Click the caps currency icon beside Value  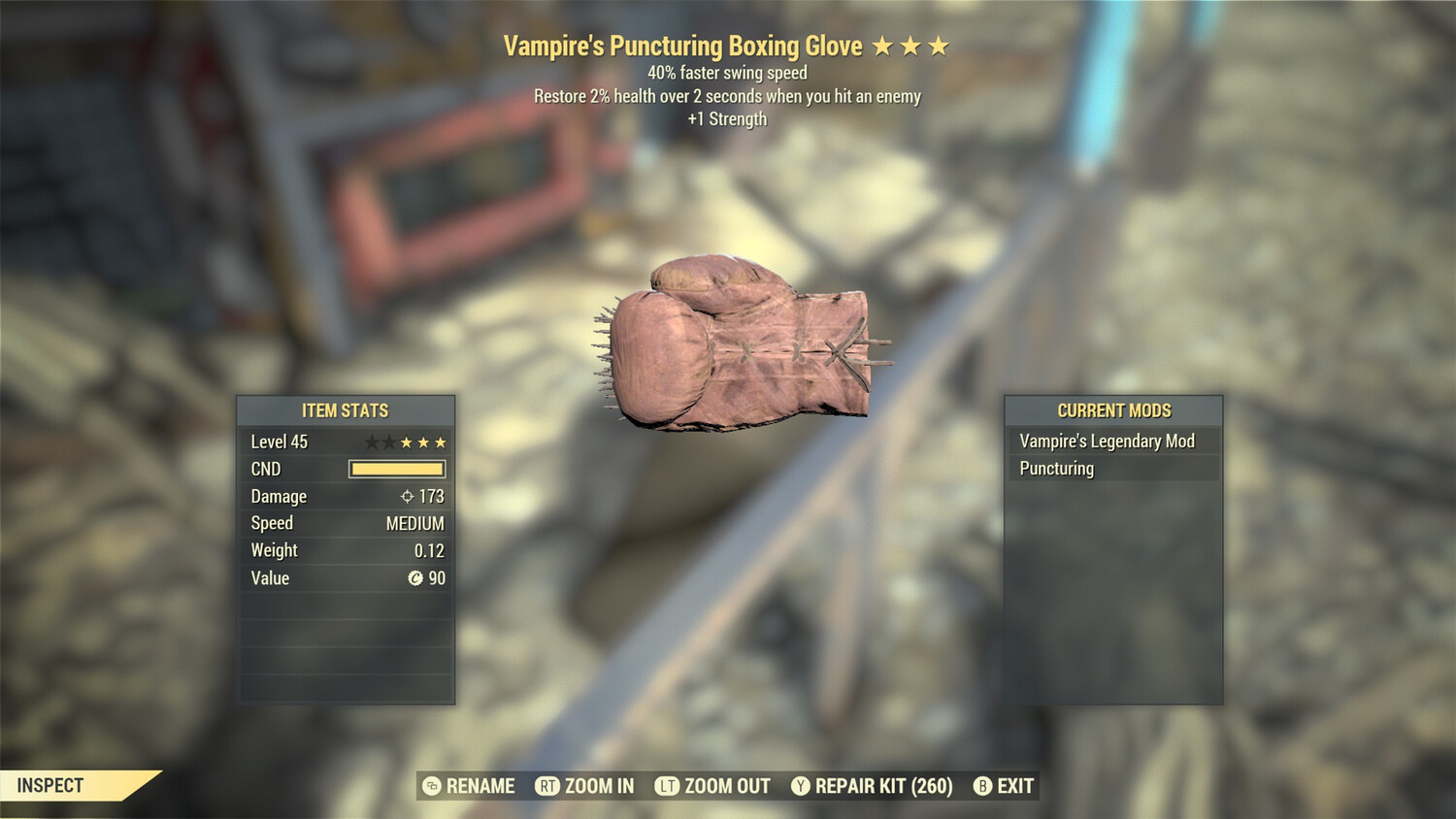tap(415, 577)
